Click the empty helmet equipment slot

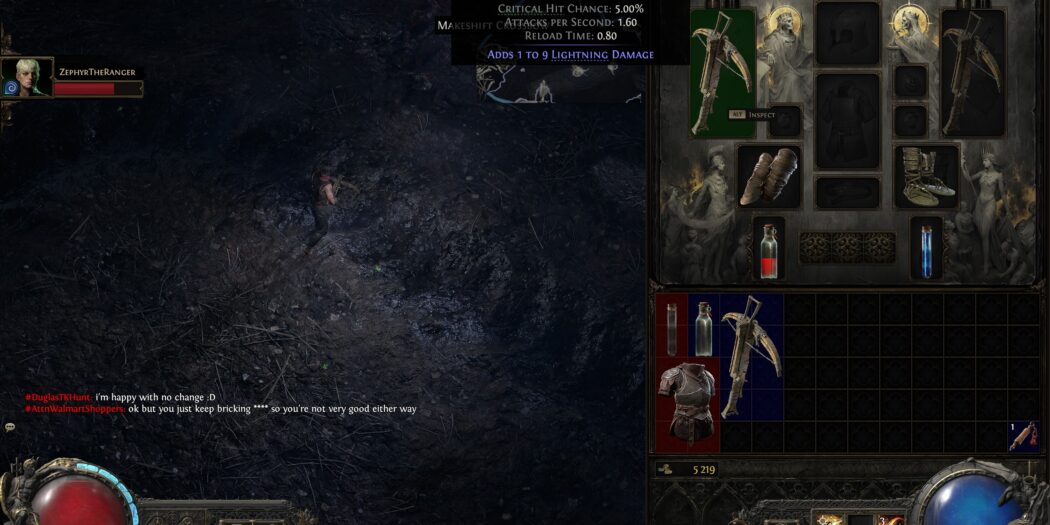coord(847,33)
